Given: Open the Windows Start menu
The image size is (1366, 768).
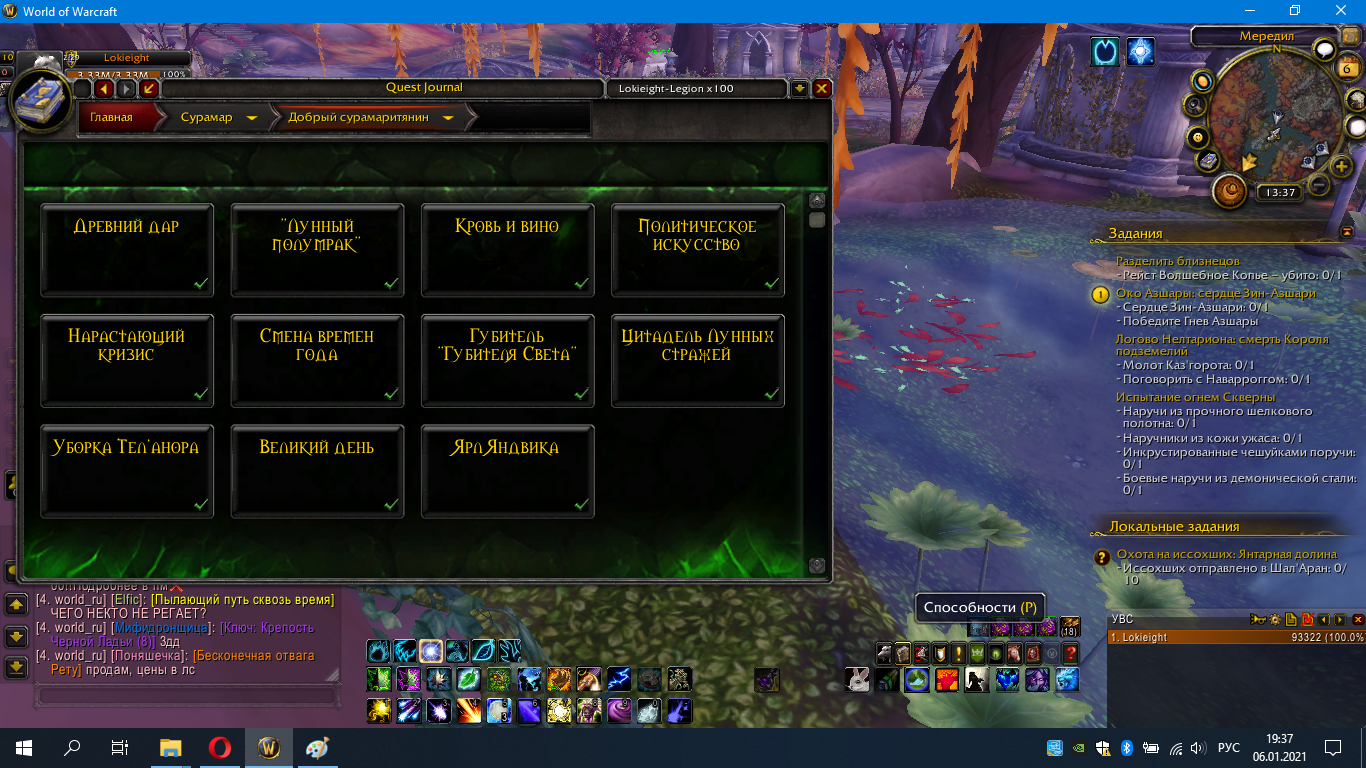Looking at the screenshot, I should click(23, 747).
